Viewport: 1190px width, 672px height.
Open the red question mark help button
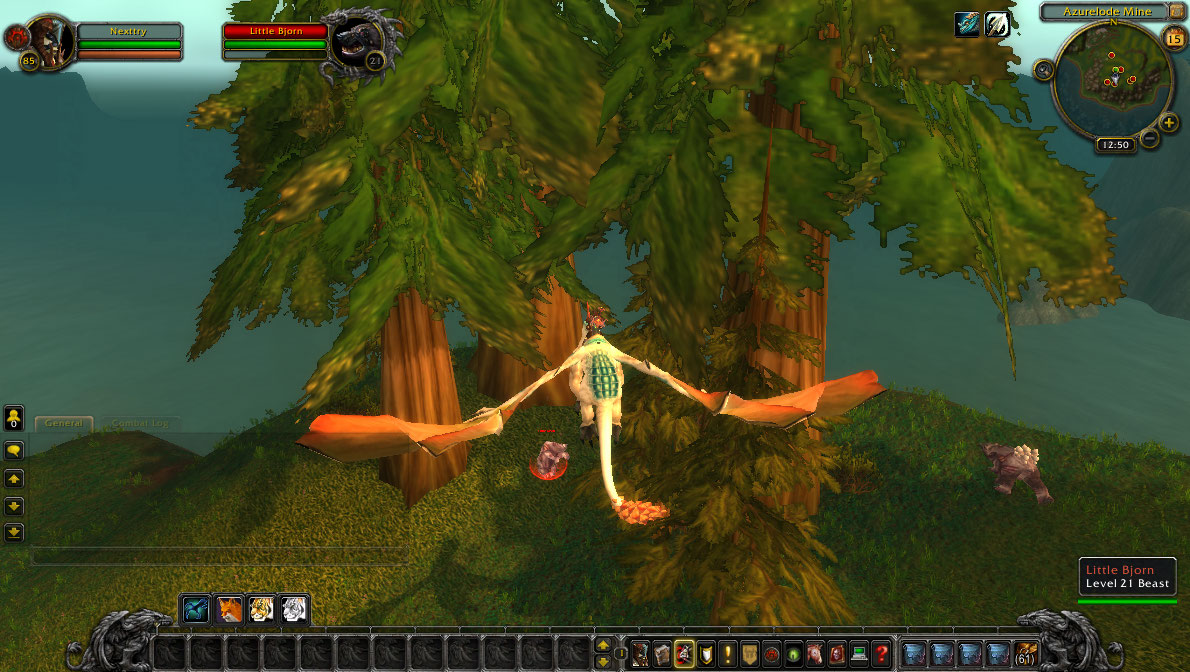pos(880,654)
